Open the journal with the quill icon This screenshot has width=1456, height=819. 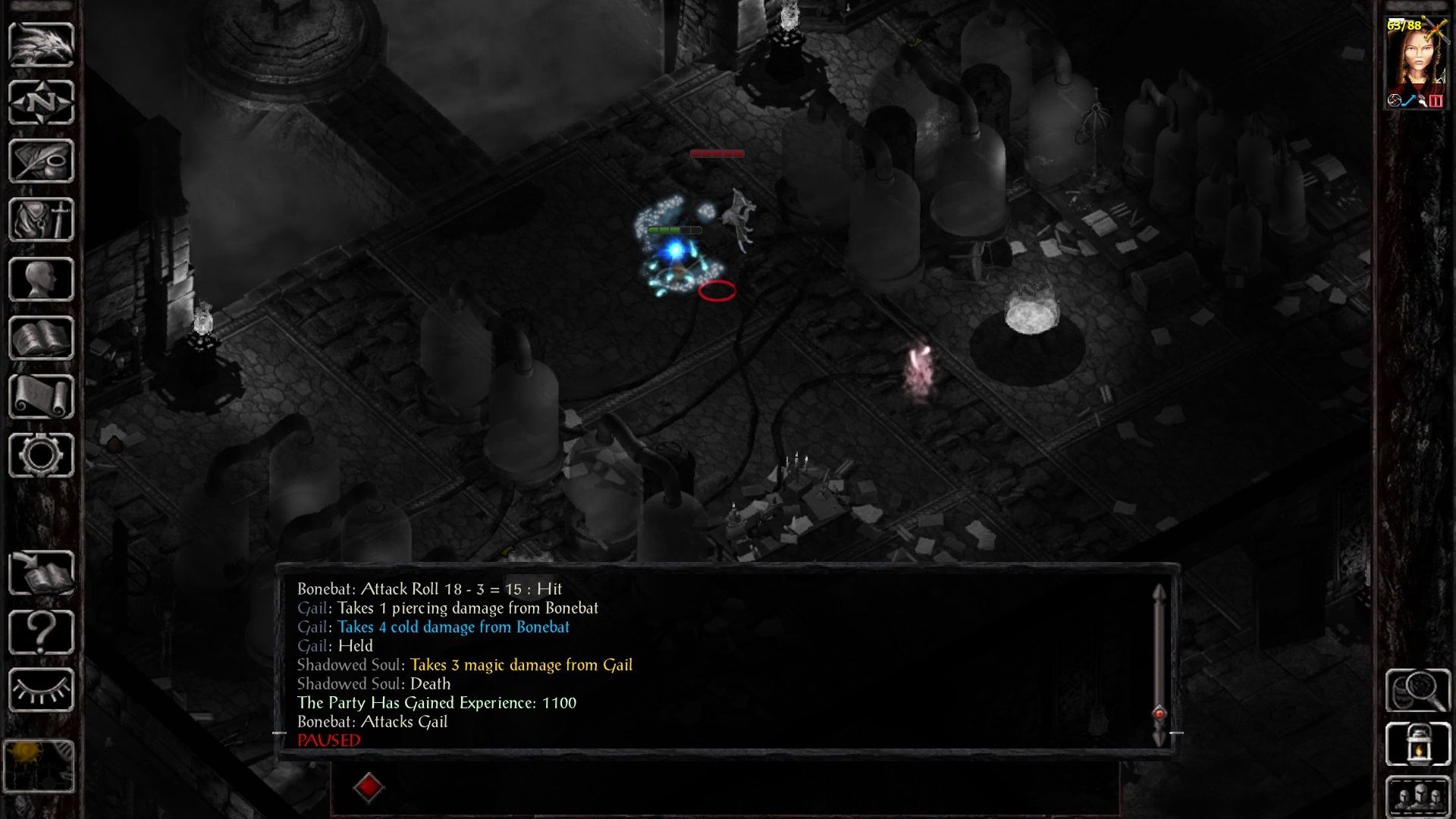[x=41, y=161]
